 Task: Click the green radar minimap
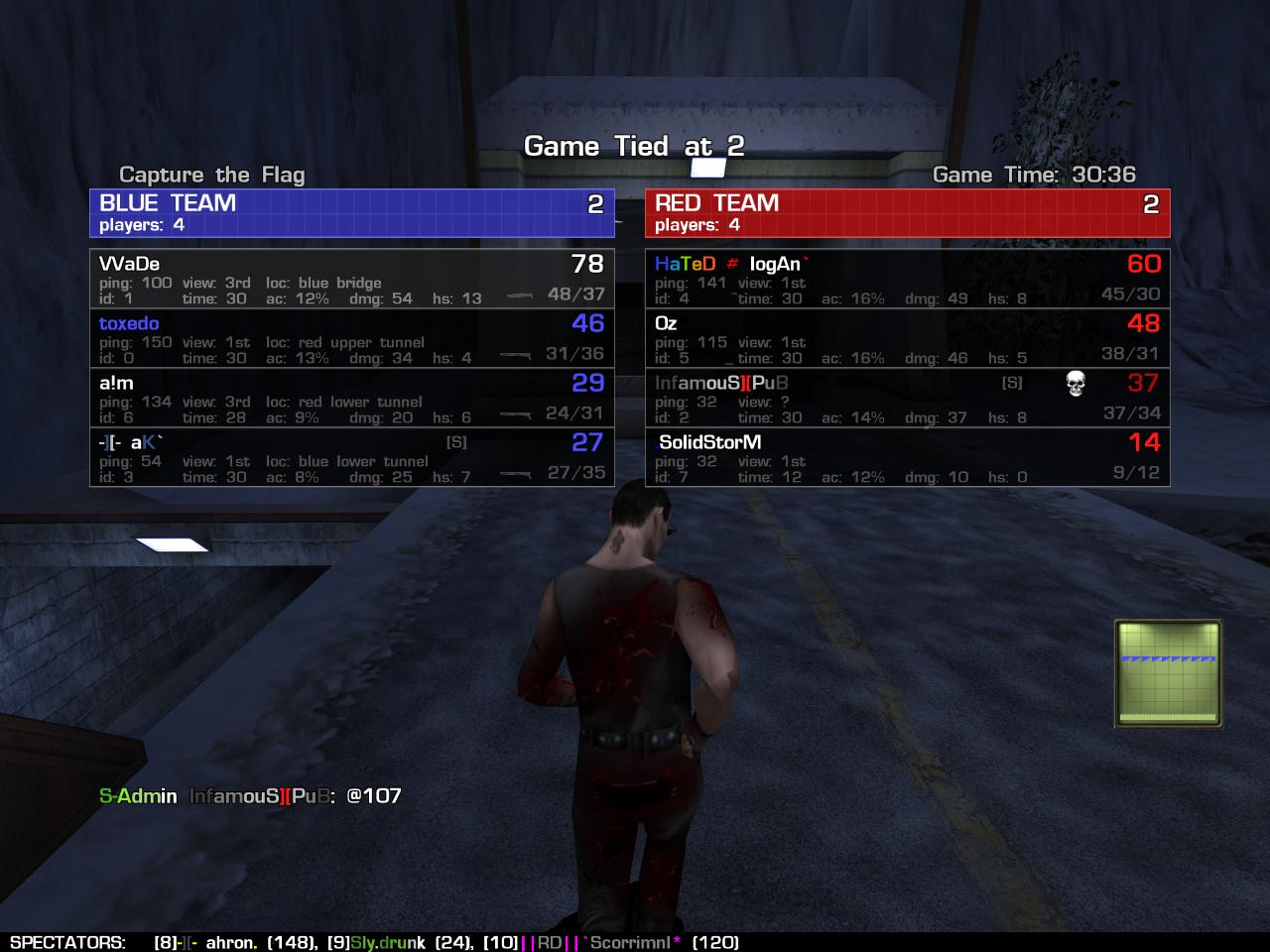1168,673
